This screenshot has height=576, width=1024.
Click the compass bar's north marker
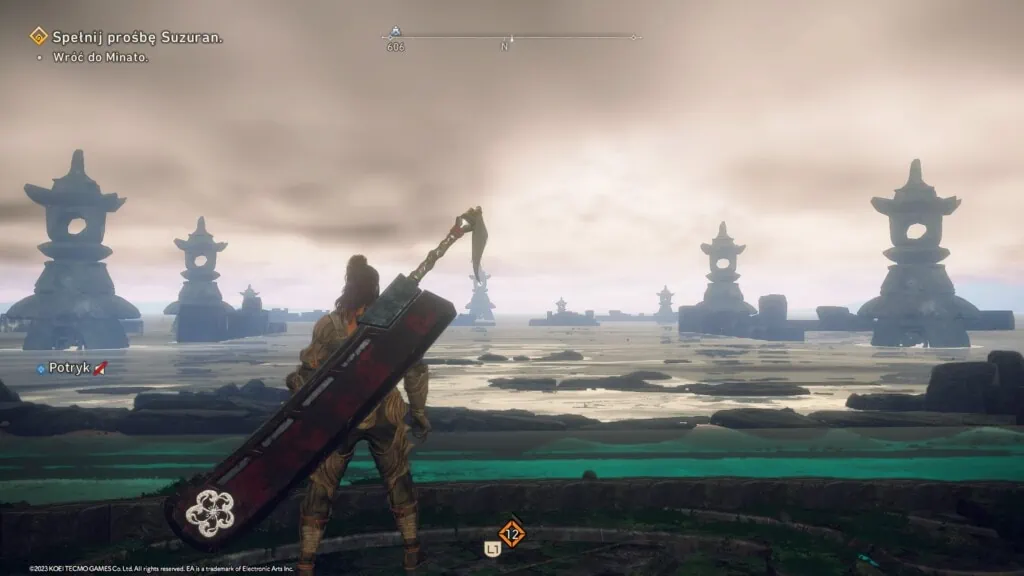point(505,46)
